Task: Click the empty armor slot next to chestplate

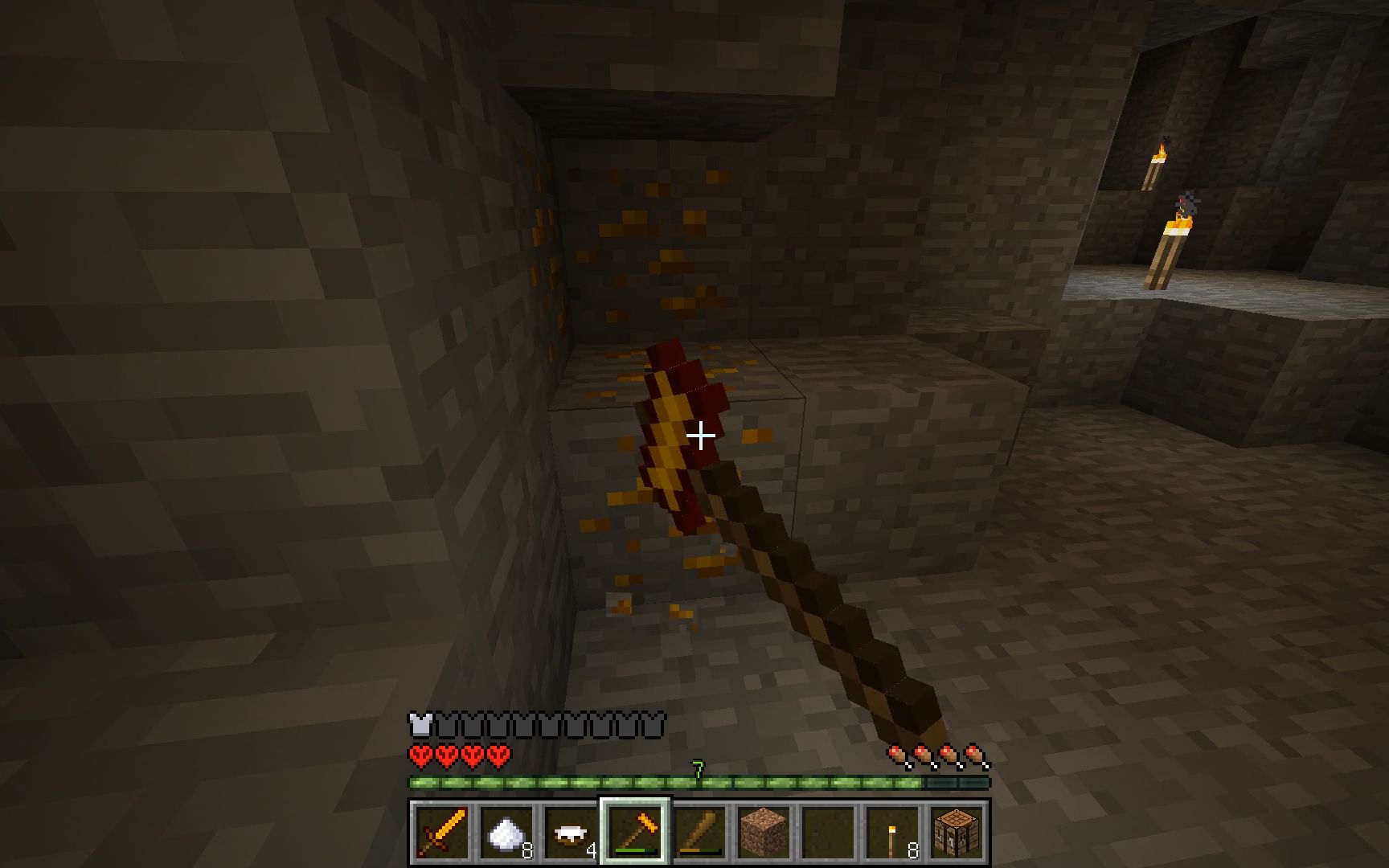Action: [x=445, y=723]
